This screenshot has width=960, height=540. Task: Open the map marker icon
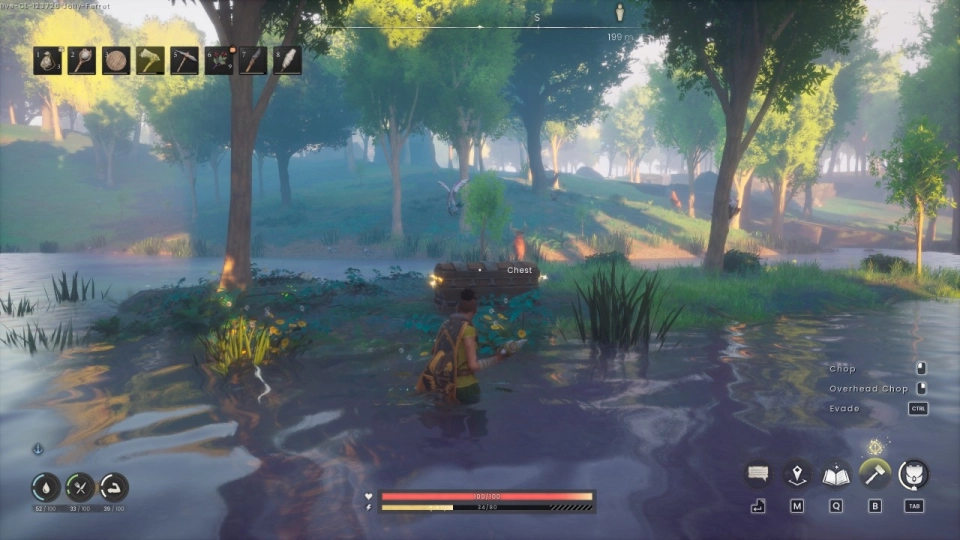pyautogui.click(x=797, y=474)
